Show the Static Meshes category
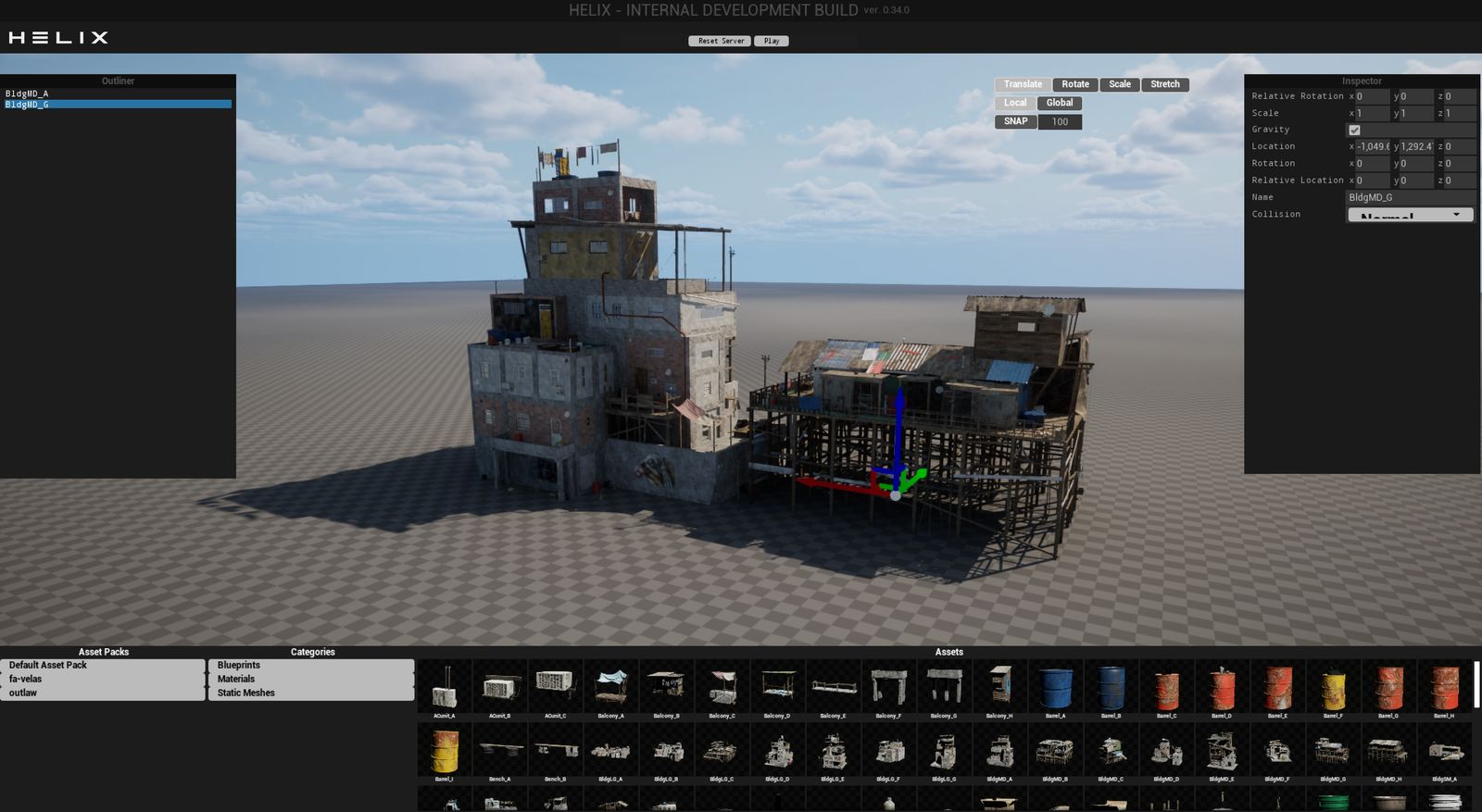1482x812 pixels. (x=310, y=693)
